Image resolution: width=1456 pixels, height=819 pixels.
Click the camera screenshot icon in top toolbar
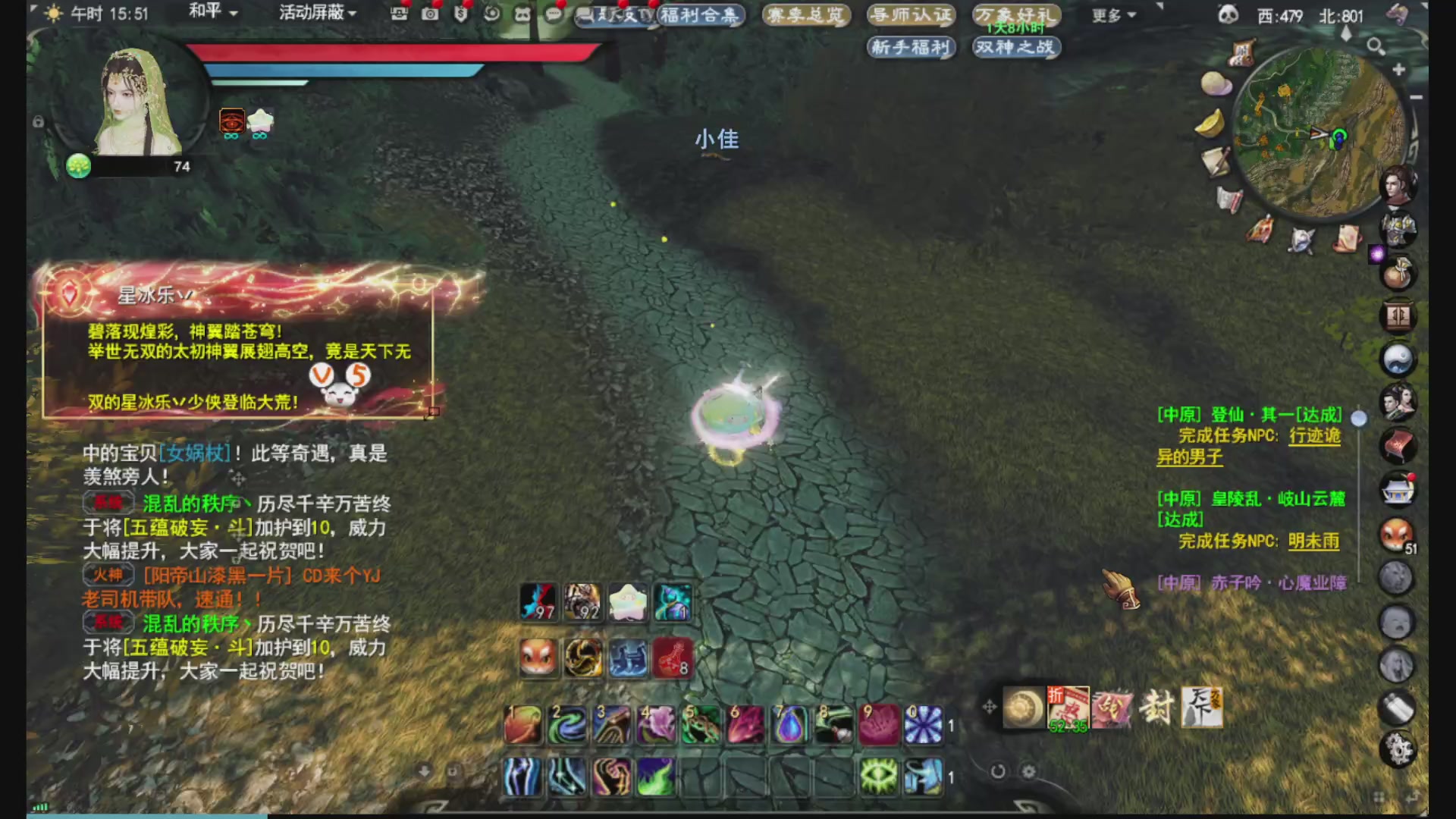[x=430, y=14]
